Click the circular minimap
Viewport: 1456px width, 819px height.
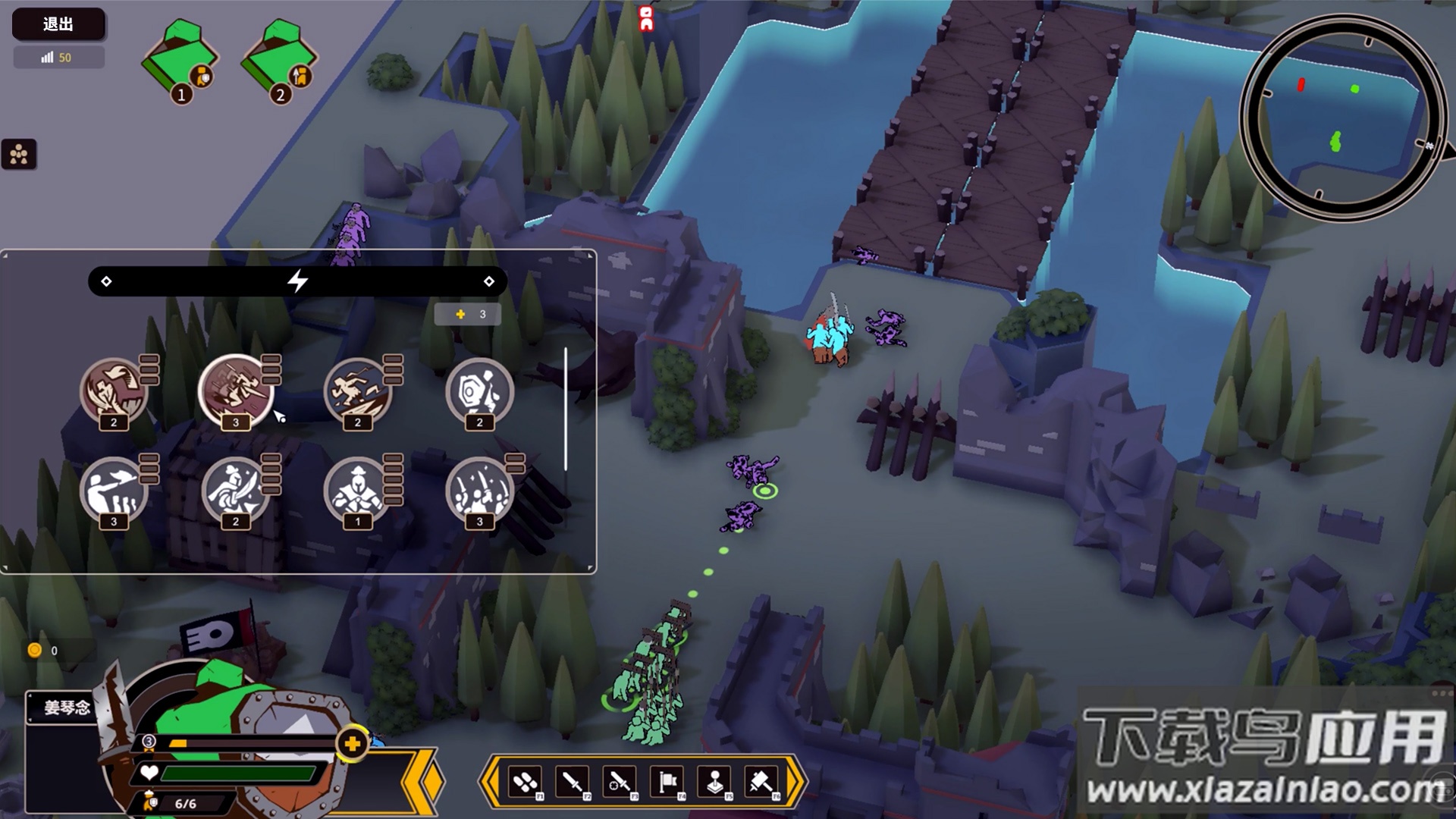pos(1341,119)
